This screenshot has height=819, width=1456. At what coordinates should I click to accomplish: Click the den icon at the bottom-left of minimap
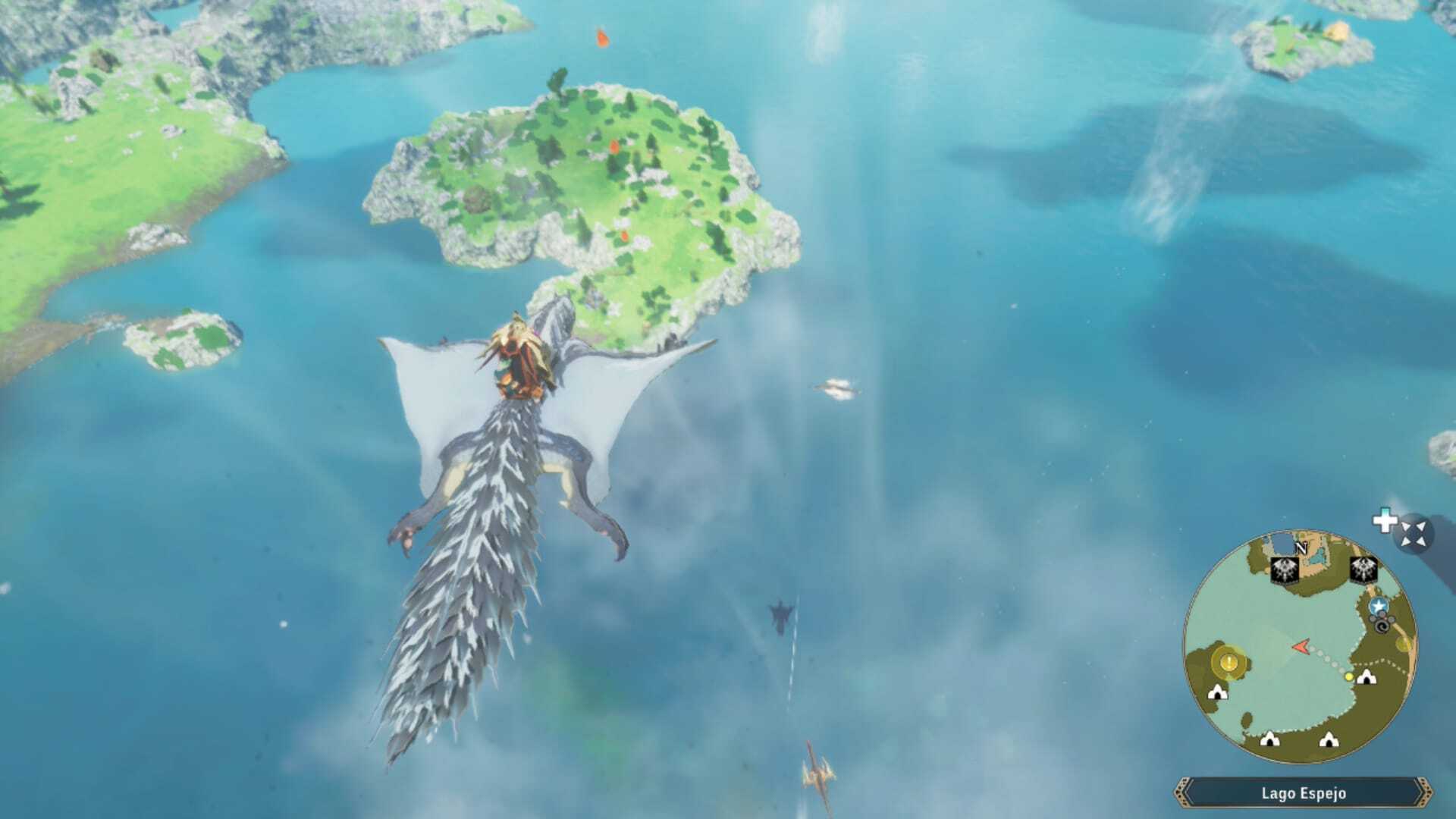click(x=1217, y=692)
